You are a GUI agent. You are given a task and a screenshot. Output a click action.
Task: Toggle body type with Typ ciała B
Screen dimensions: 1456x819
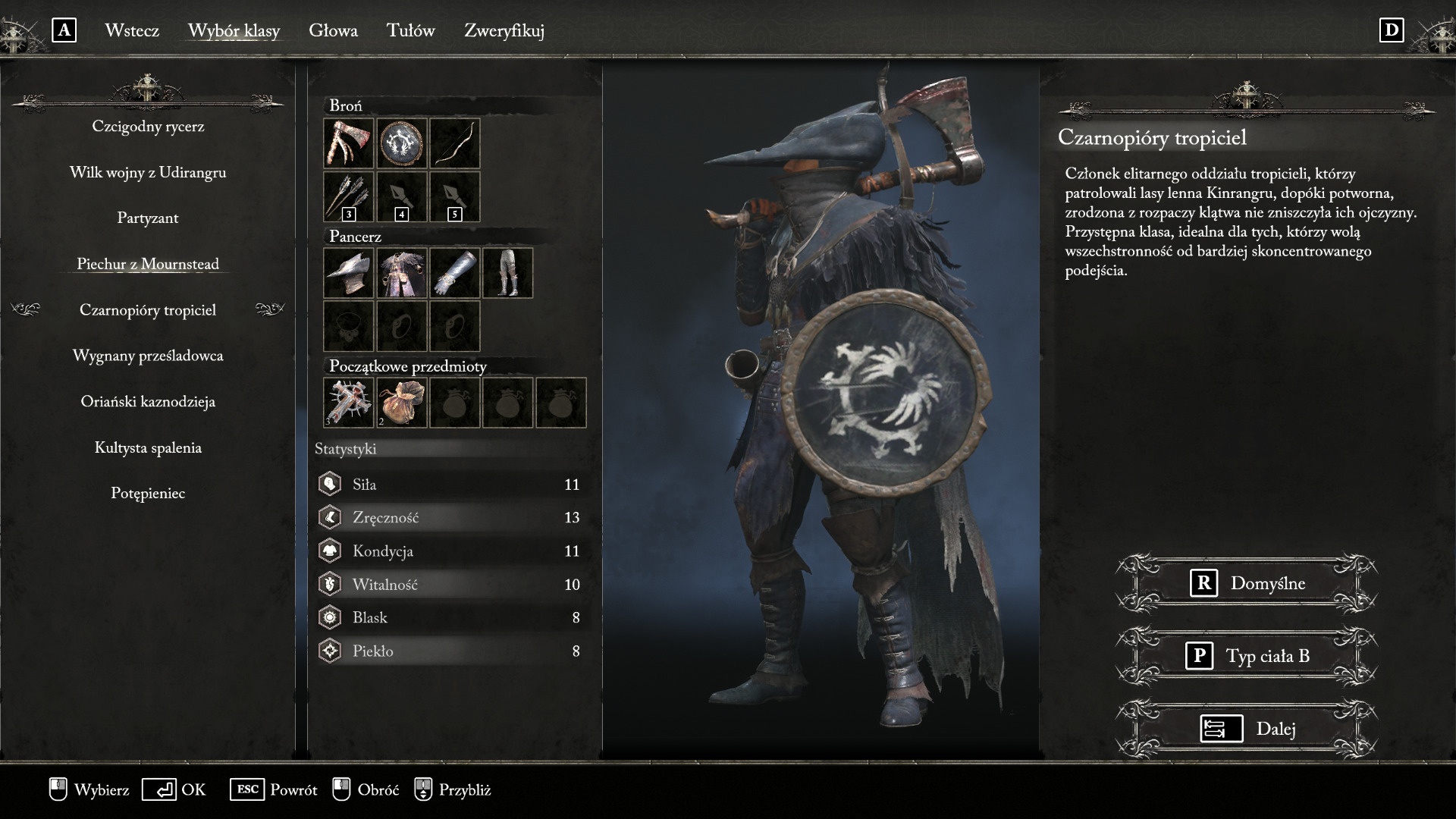(x=1247, y=656)
